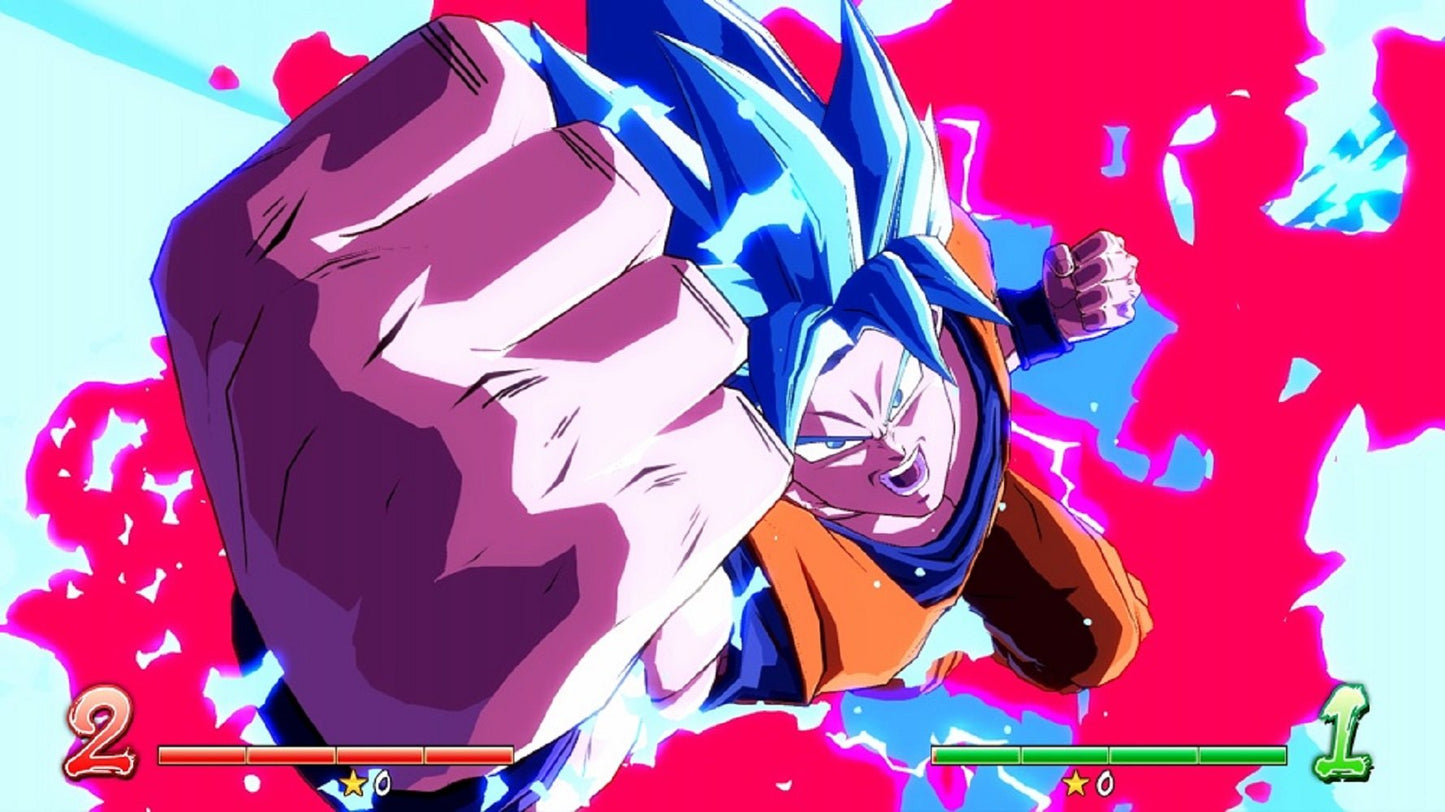1445x812 pixels.
Task: Select the yellow star icon under player 1's bar
Action: pyautogui.click(x=1077, y=780)
